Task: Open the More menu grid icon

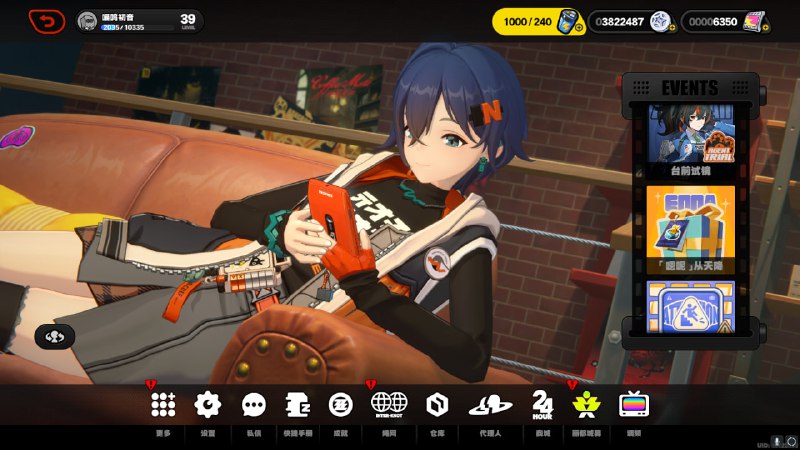Action: [x=163, y=404]
